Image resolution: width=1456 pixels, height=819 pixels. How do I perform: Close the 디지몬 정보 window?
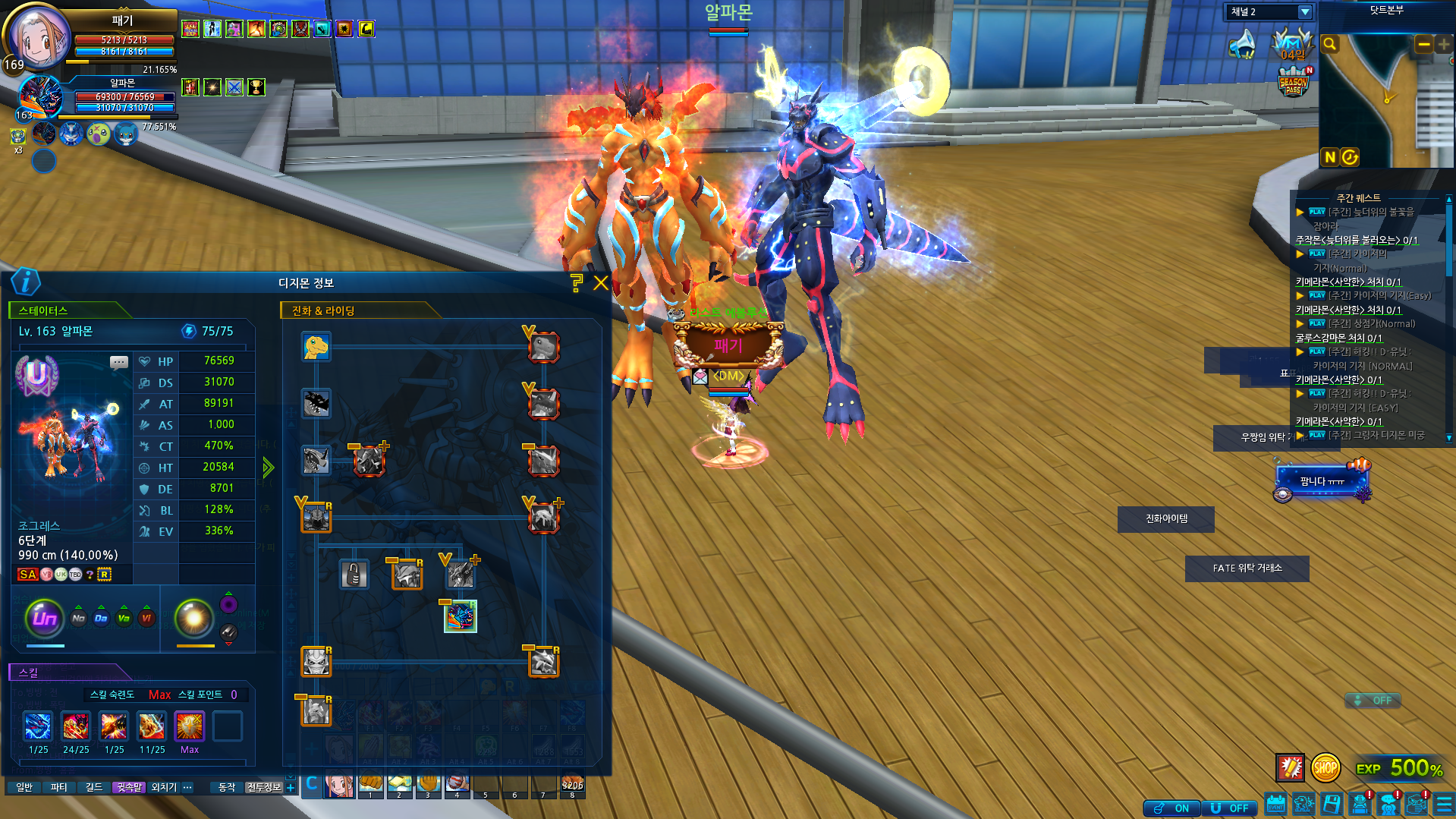pos(601,283)
